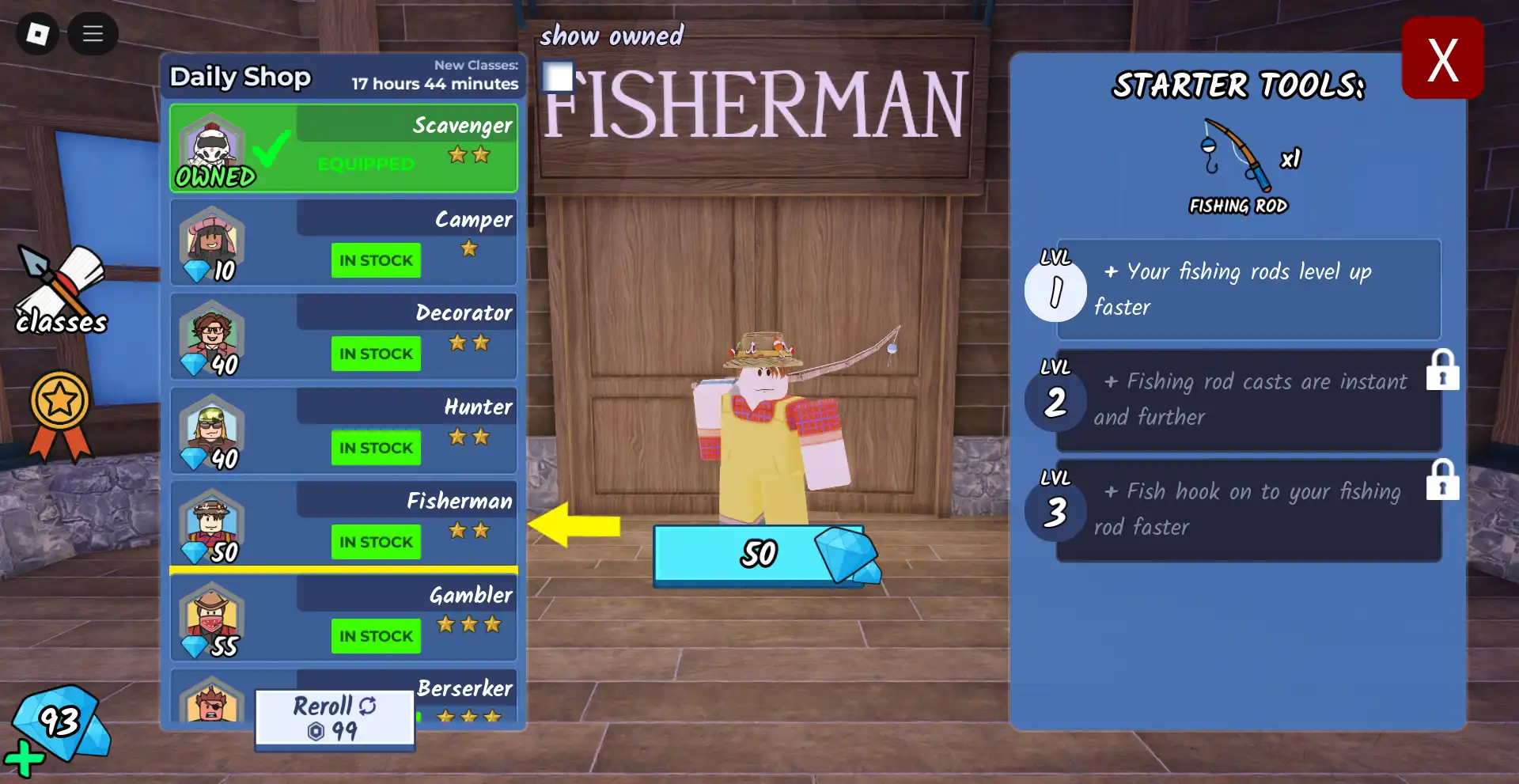
Task: Click the 50 gems purchase bar
Action: [x=759, y=554]
